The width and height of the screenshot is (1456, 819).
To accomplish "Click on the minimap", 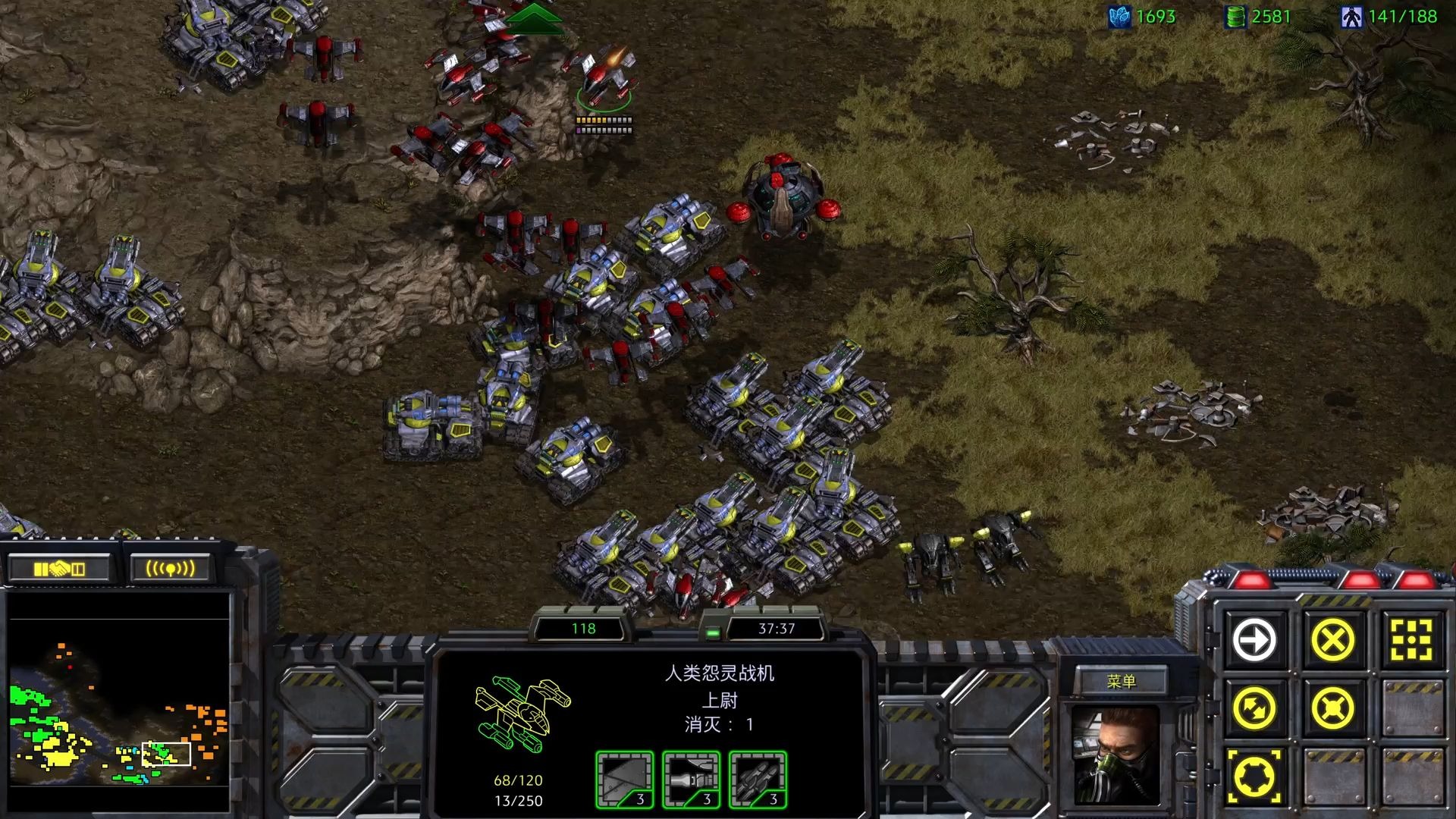I will coord(118,701).
